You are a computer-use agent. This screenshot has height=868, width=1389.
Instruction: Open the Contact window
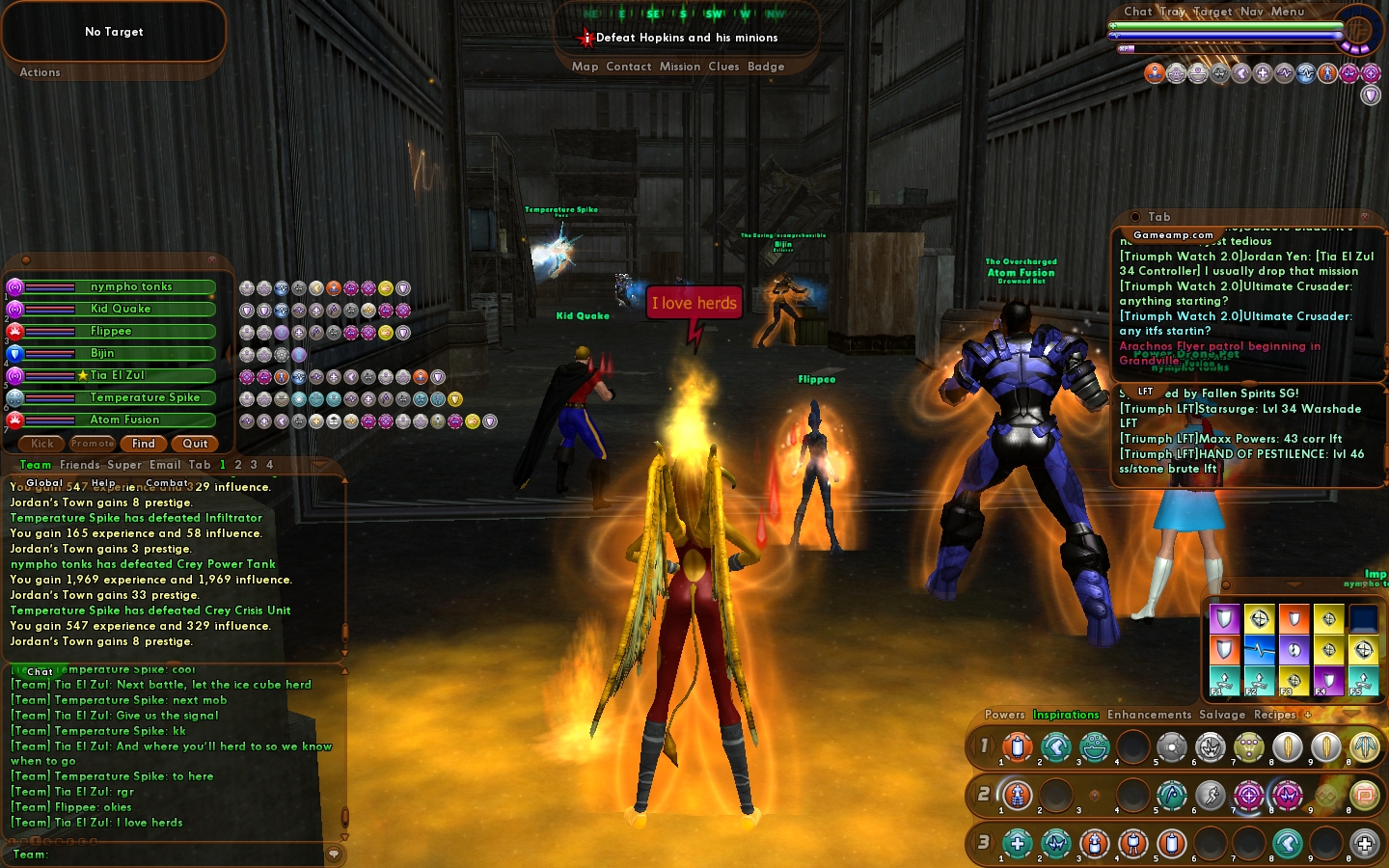(629, 67)
